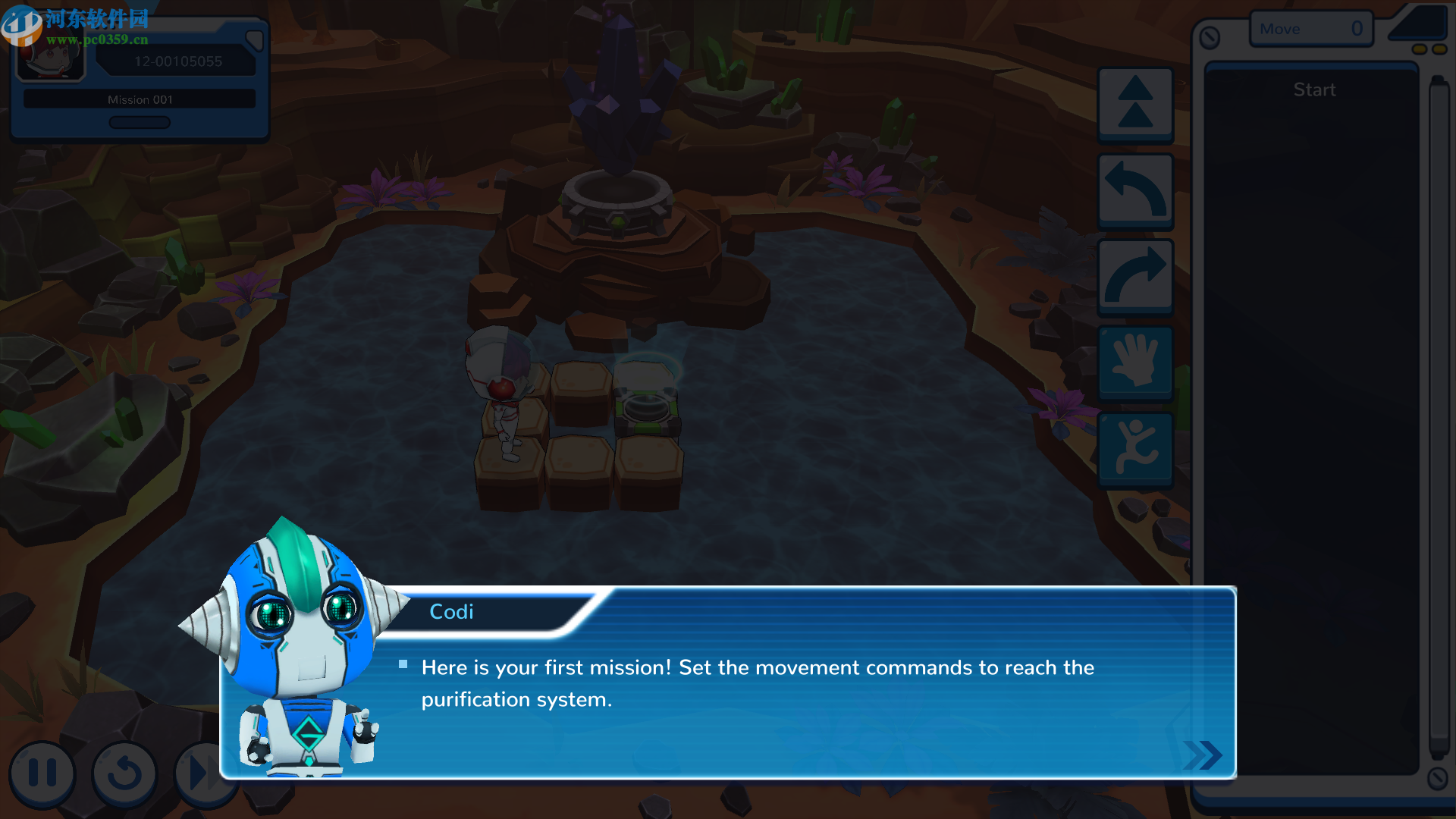Screen dimensions: 1456x819
Task: Choose the hand action command
Action: tap(1135, 362)
